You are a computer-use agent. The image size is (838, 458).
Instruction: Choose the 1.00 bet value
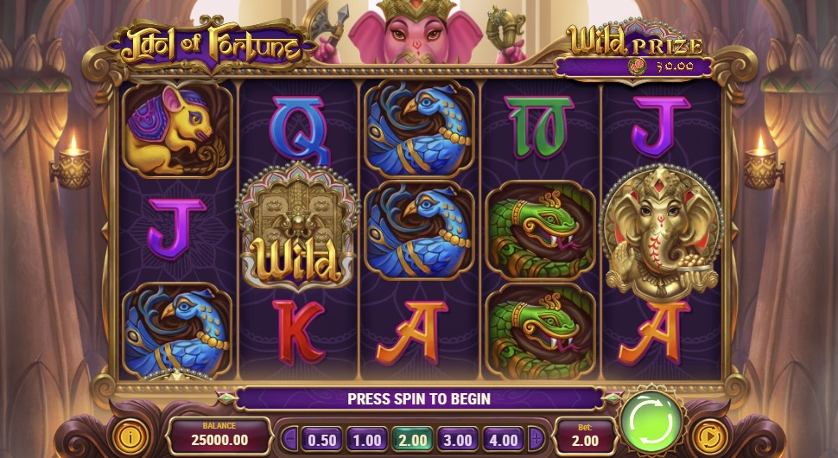[x=367, y=438]
